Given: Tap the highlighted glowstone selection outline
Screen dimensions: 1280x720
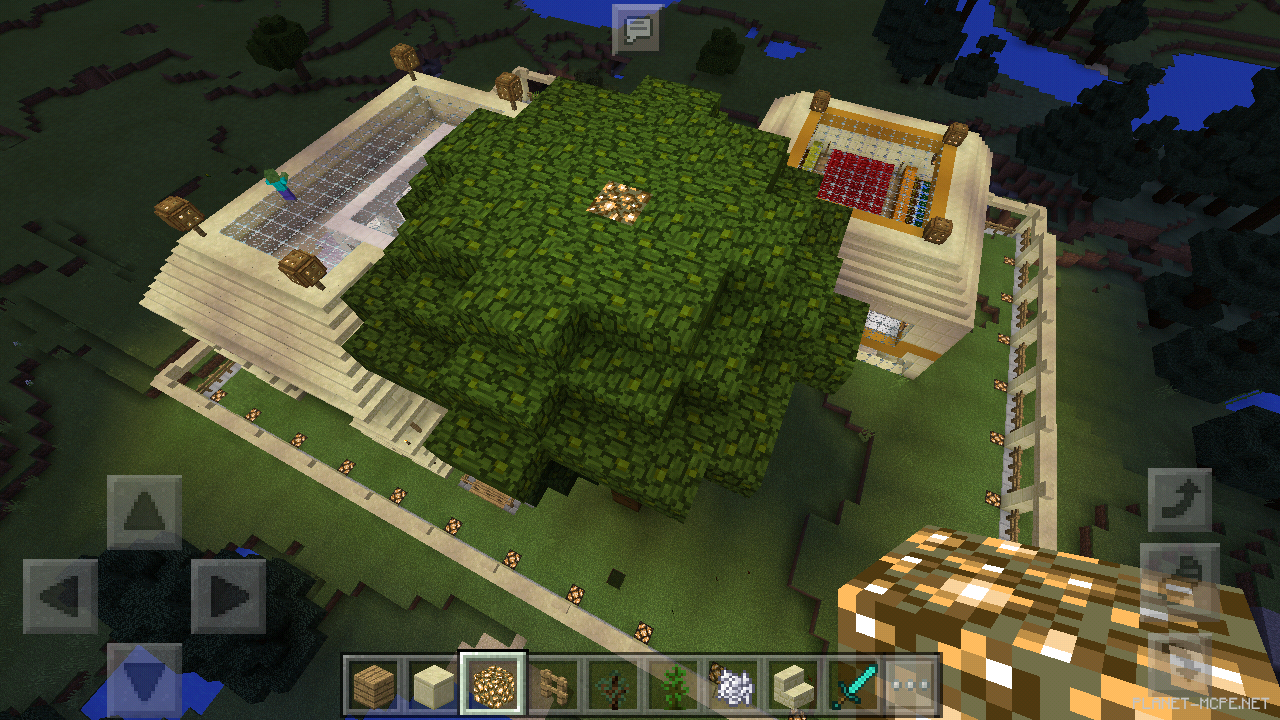Looking at the screenshot, I should pos(493,685).
